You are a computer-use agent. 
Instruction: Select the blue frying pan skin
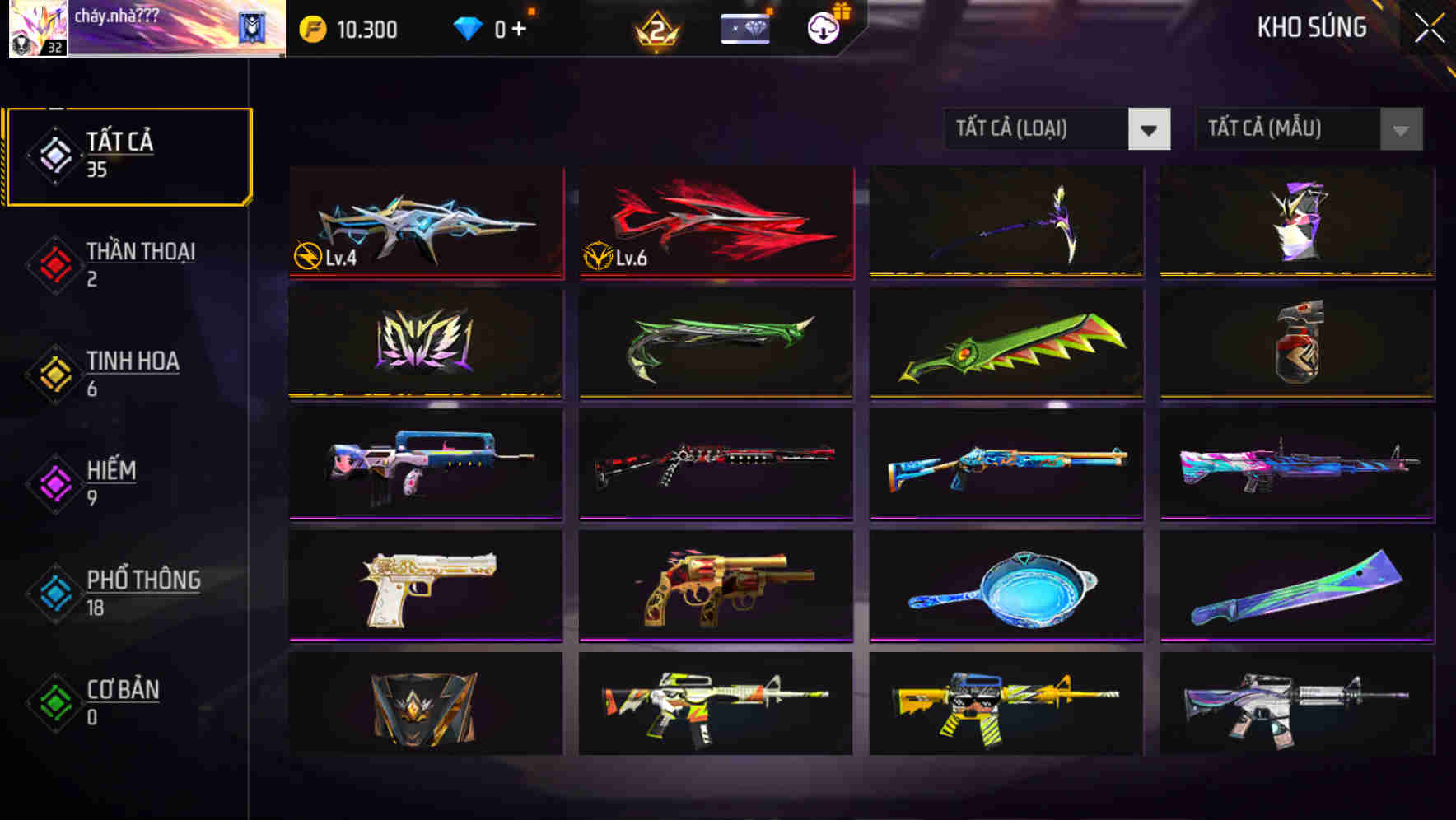[x=1005, y=585]
